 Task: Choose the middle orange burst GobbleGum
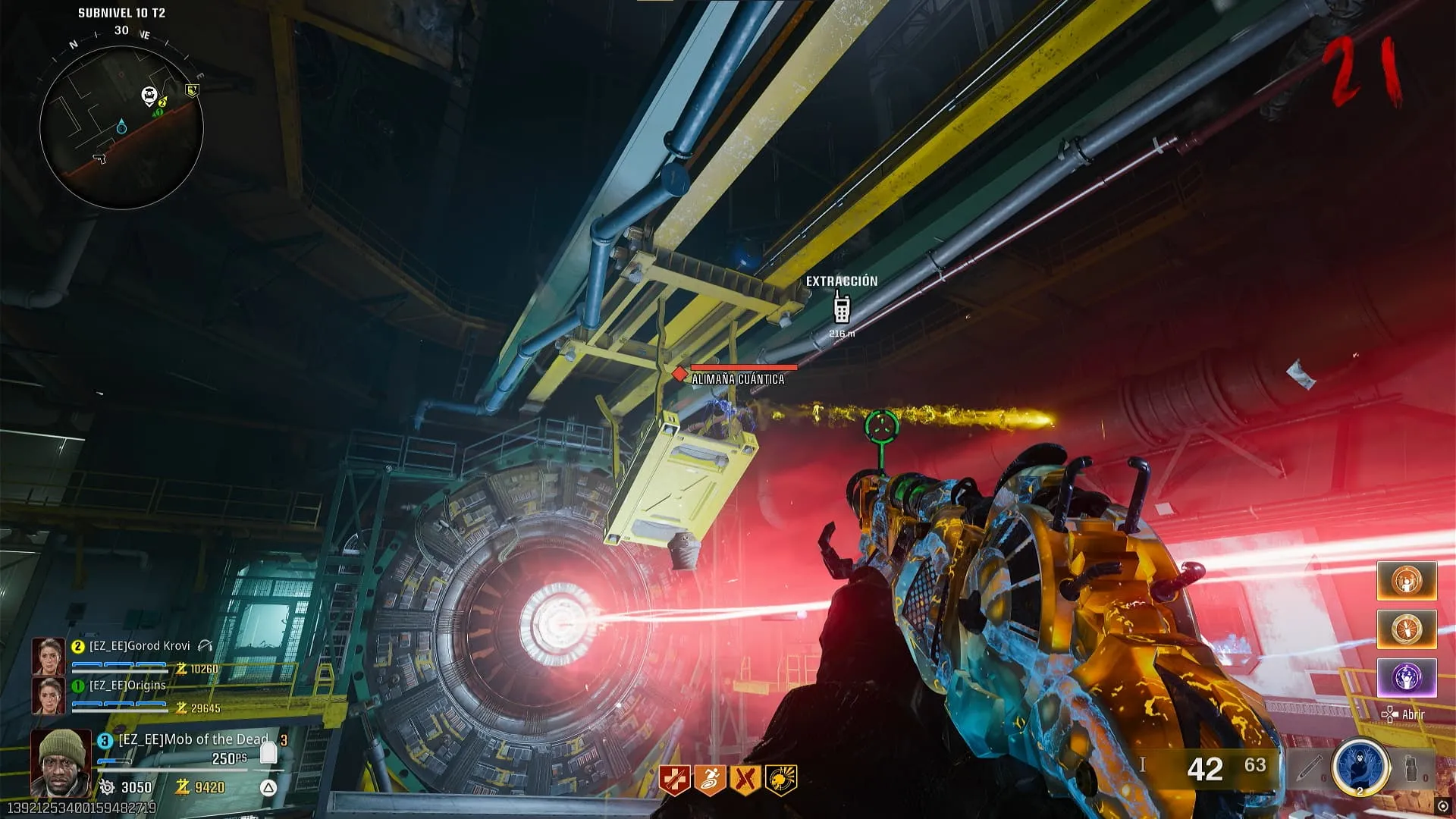pos(1407,629)
